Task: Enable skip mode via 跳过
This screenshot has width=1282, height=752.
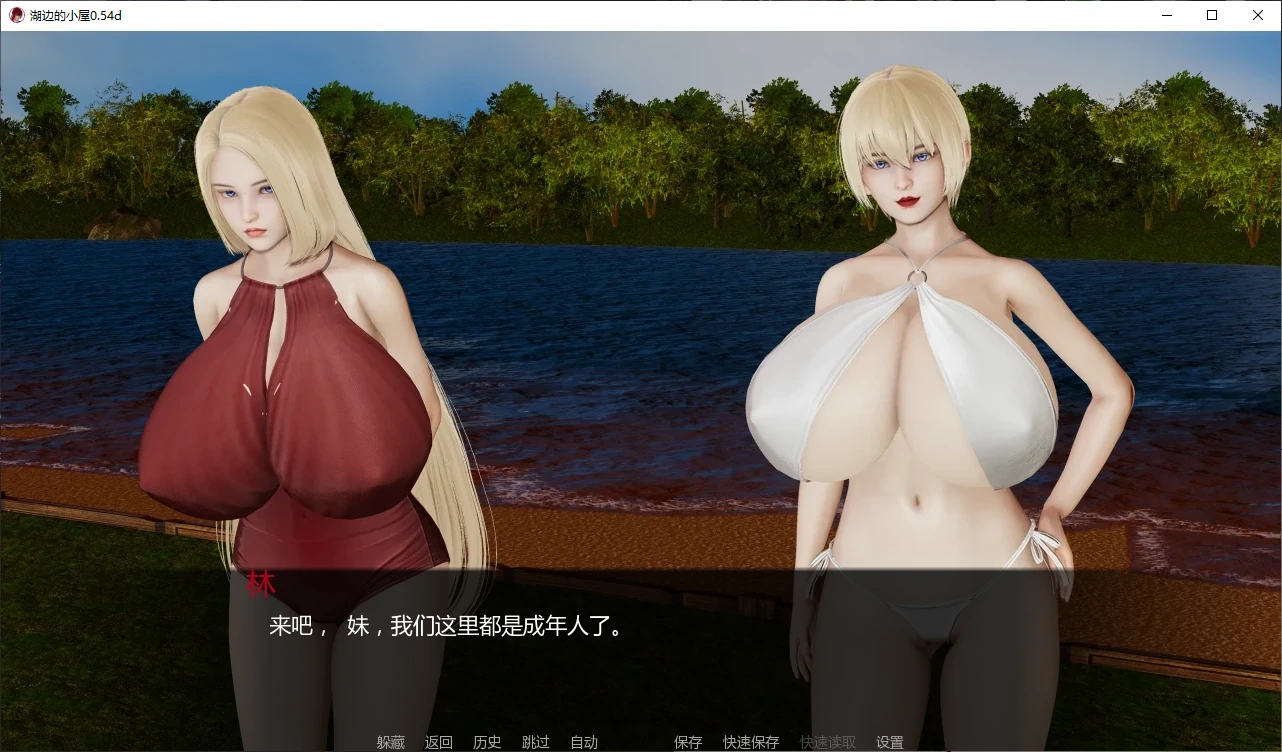Action: pos(536,742)
